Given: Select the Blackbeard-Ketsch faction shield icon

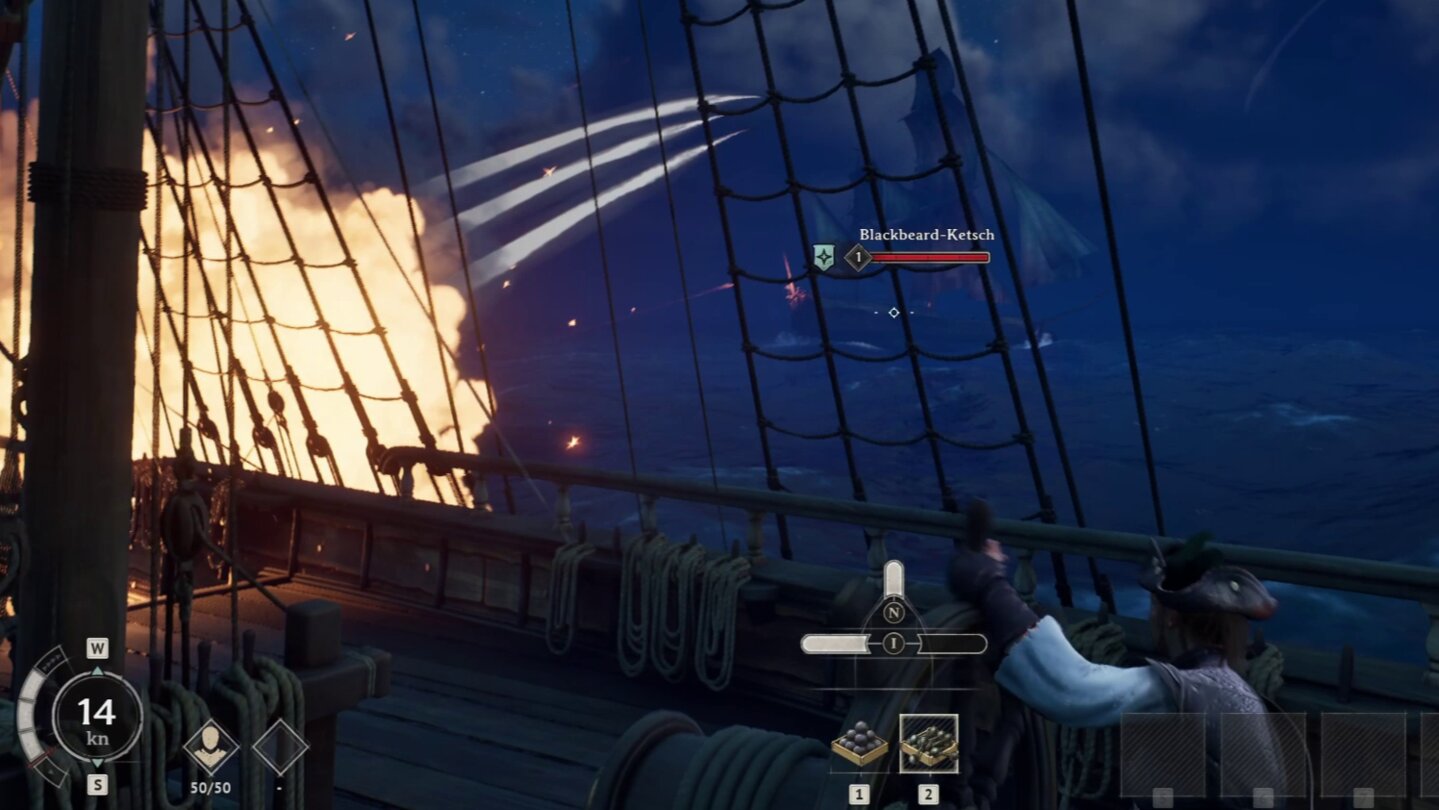Looking at the screenshot, I should coord(823,258).
